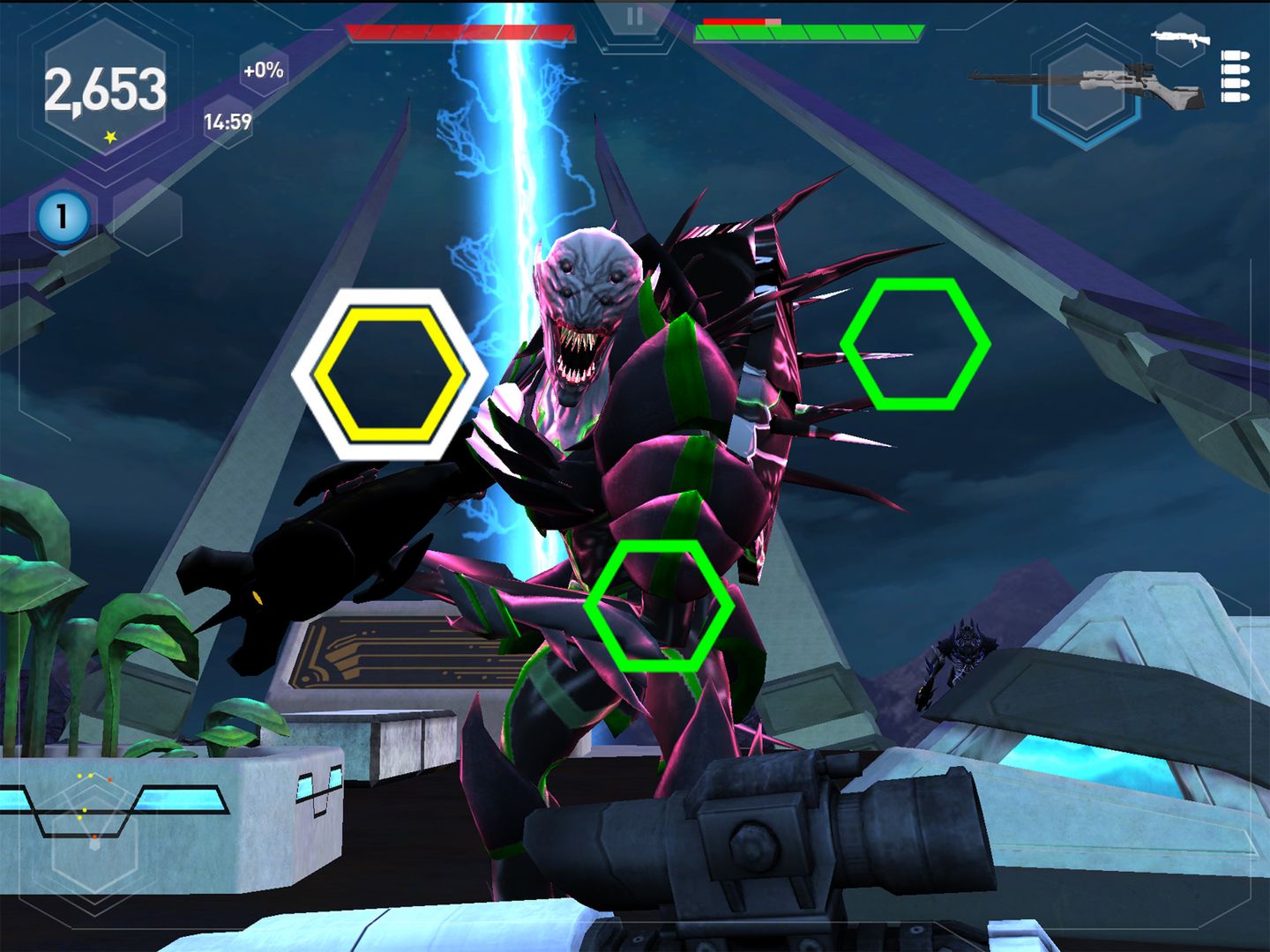Switch to the small white secondary weapon icon
Image resolution: width=1270 pixels, height=952 pixels.
coord(1180,38)
